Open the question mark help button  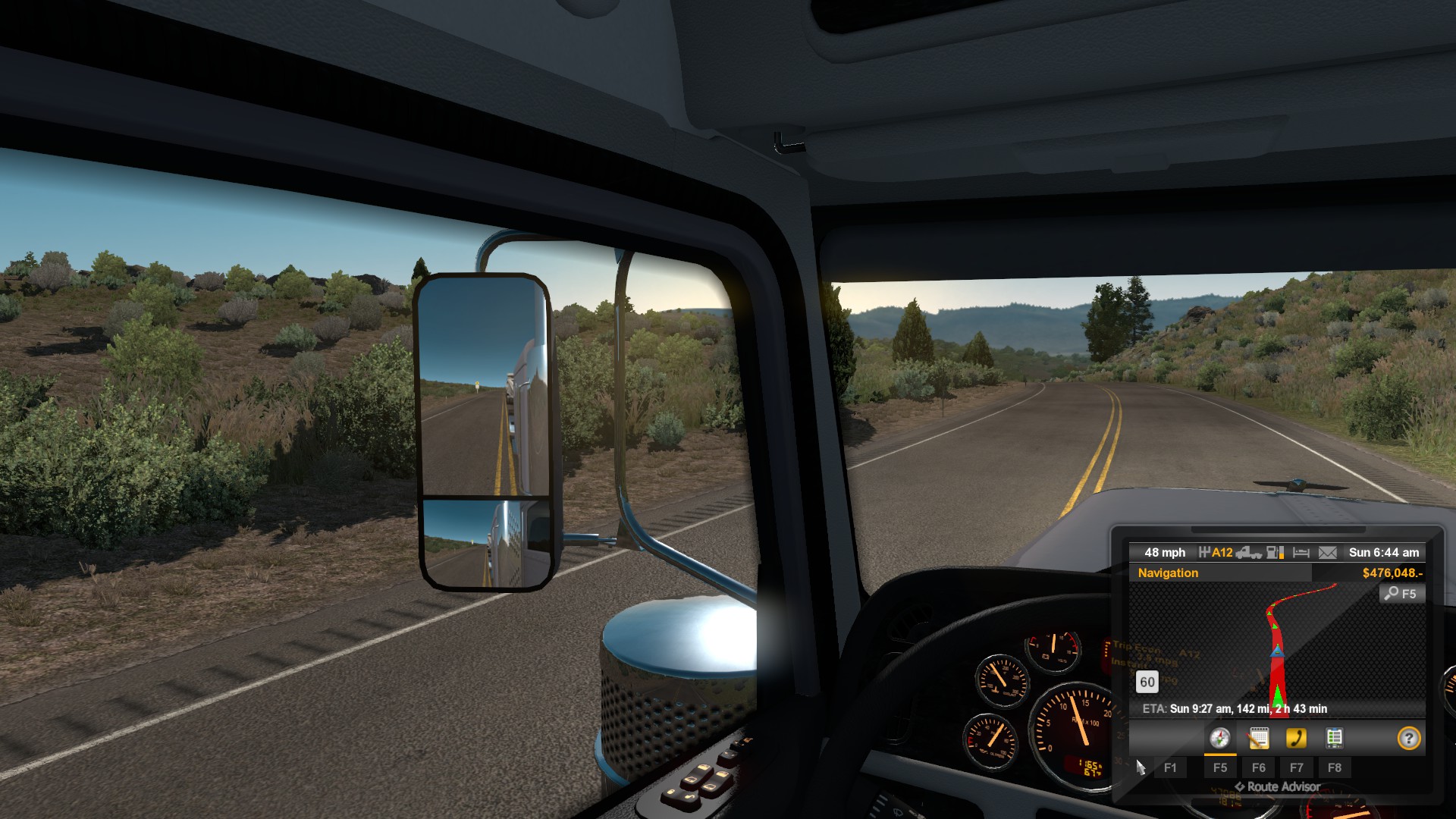[1408, 738]
